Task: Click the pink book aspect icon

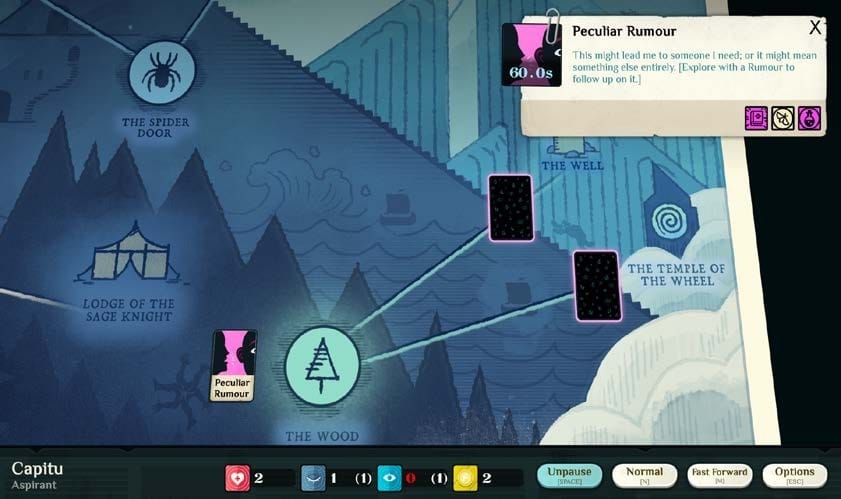Action: pos(757,120)
